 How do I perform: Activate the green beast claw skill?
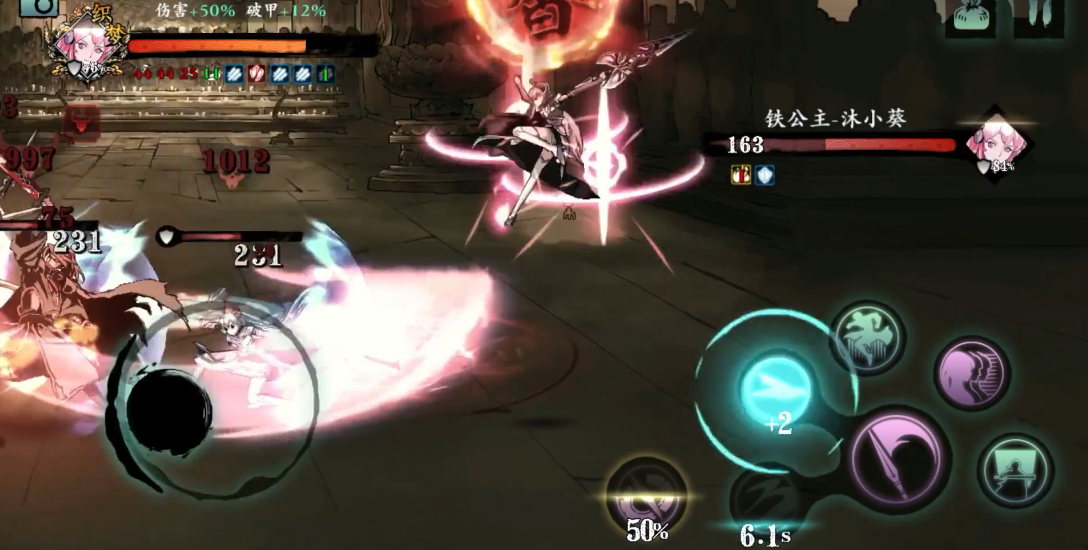[x=866, y=338]
